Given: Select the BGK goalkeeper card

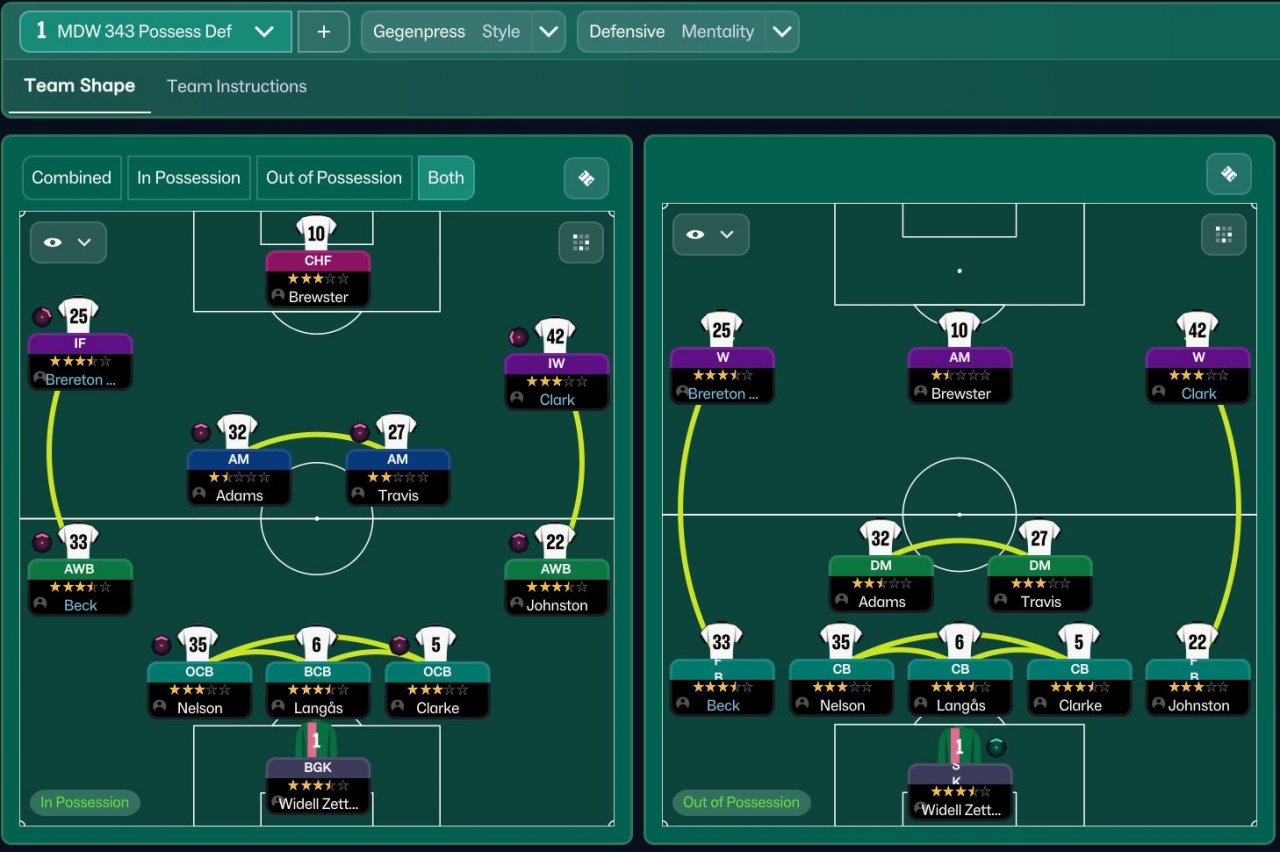Looking at the screenshot, I should click(318, 785).
